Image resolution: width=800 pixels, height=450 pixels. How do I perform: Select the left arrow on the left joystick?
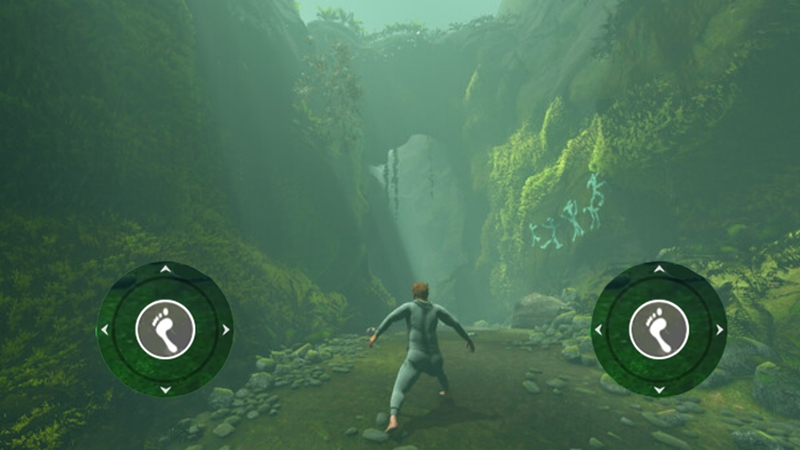[104, 329]
